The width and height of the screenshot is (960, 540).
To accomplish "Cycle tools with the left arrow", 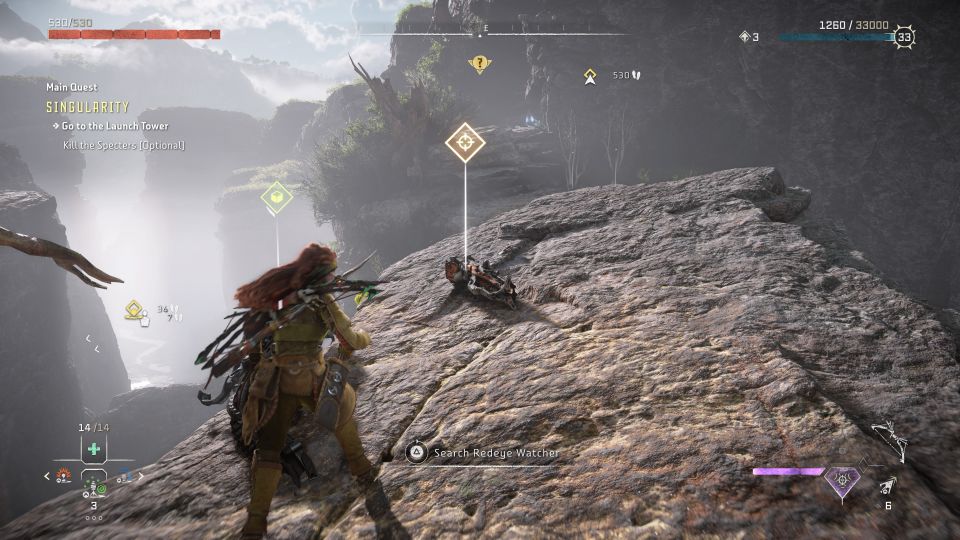I will [47, 476].
